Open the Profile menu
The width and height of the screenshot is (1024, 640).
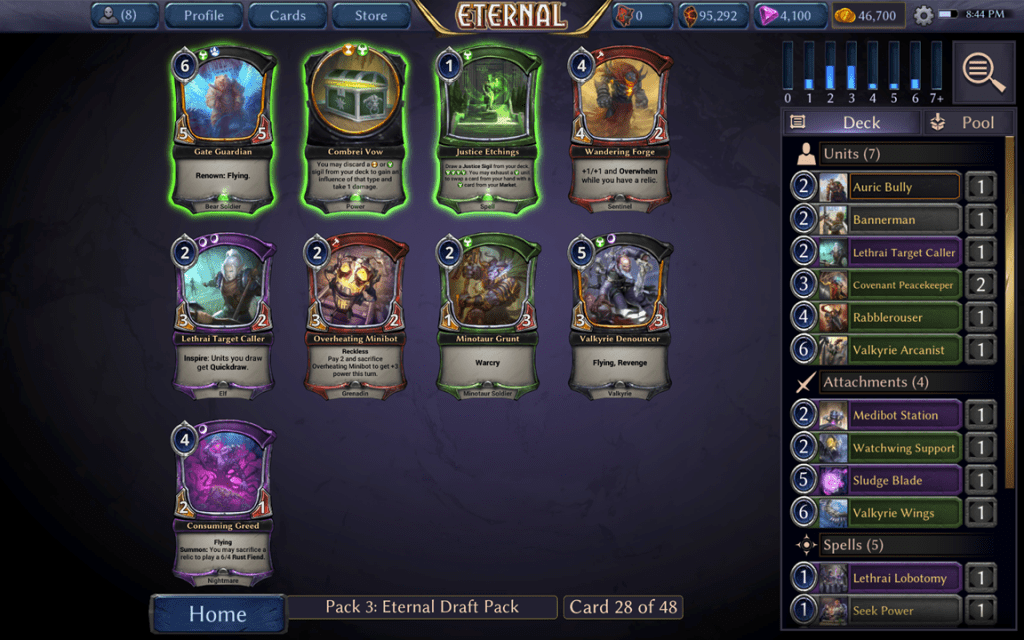pos(204,15)
